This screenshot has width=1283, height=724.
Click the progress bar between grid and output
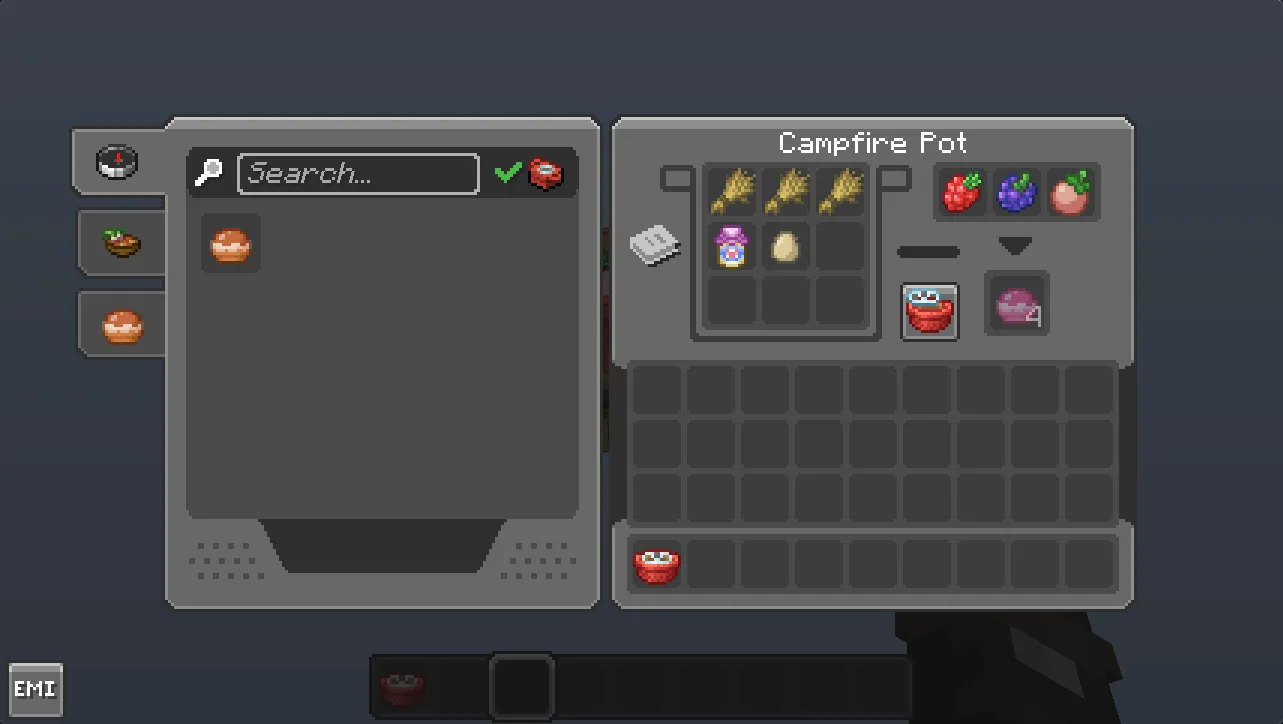pyautogui.click(x=928, y=251)
